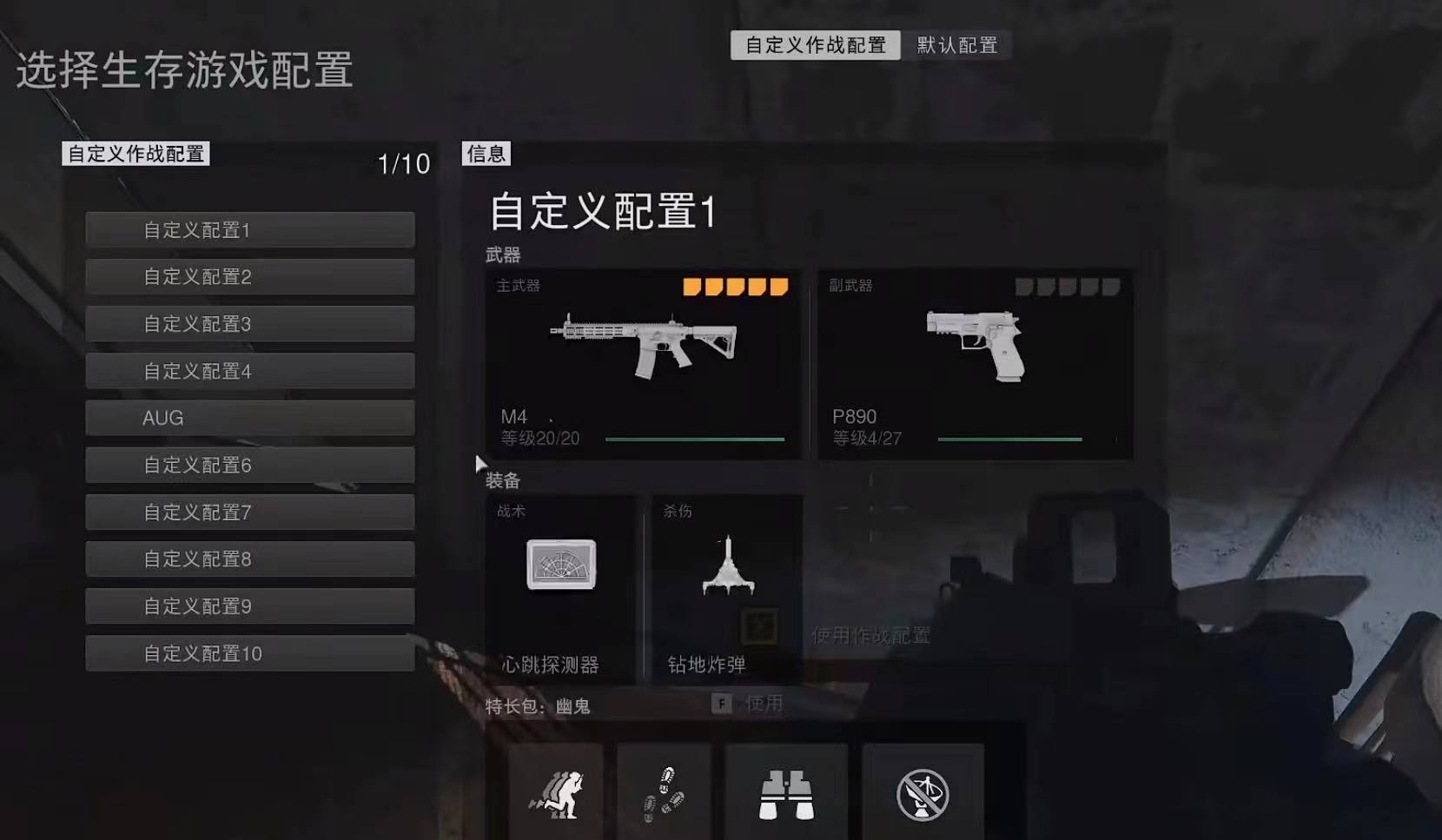Viewport: 1442px width, 840px height.
Task: Open the 自定义作战配置 tab
Action: 815,45
